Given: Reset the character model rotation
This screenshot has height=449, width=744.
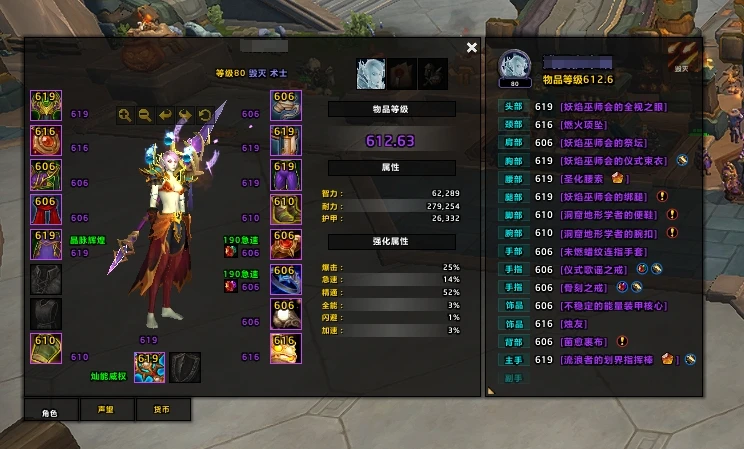Looking at the screenshot, I should [x=205, y=115].
